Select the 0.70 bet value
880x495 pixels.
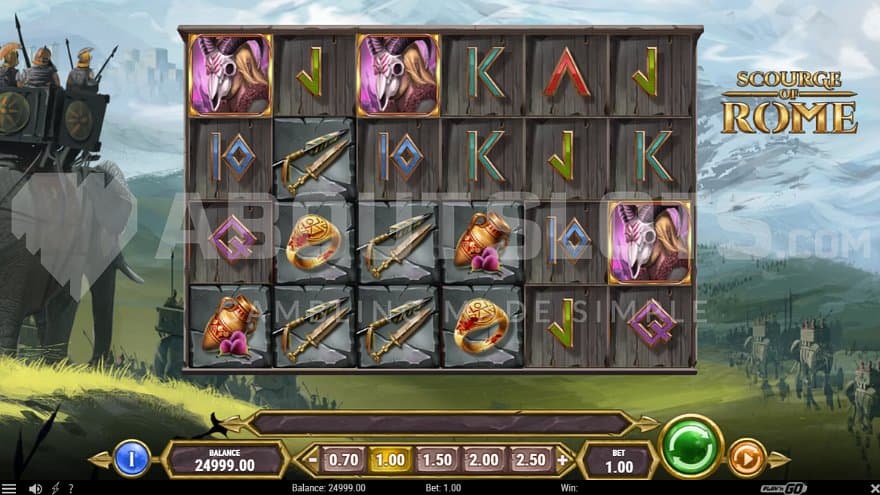click(x=343, y=459)
